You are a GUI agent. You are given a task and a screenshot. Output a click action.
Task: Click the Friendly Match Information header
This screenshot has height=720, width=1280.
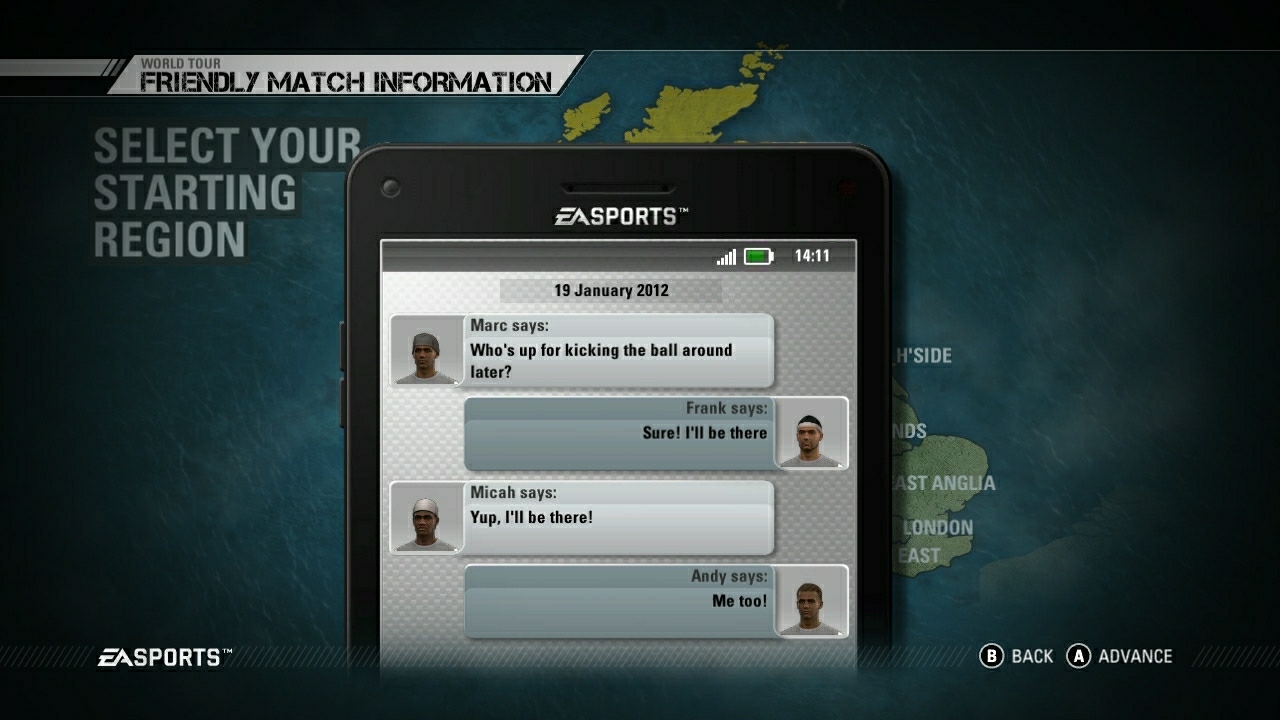tap(345, 83)
